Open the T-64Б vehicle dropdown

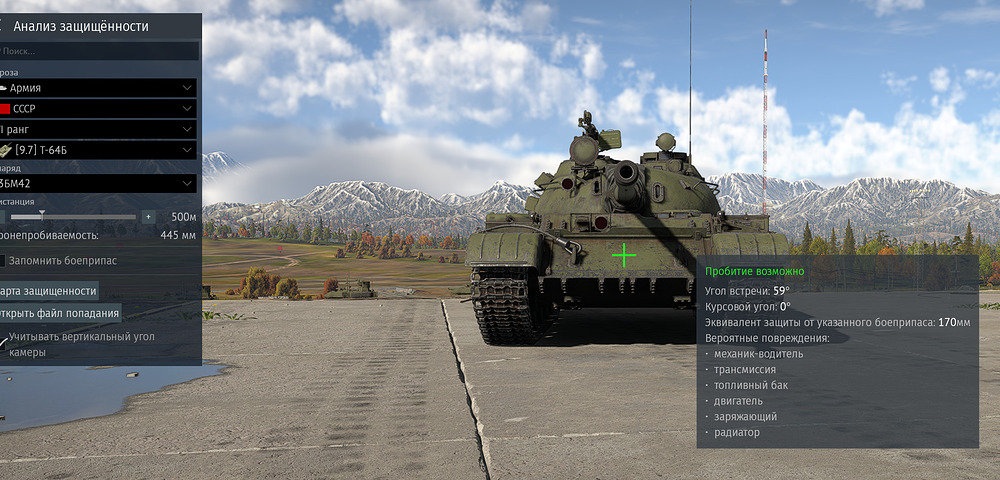tap(100, 150)
